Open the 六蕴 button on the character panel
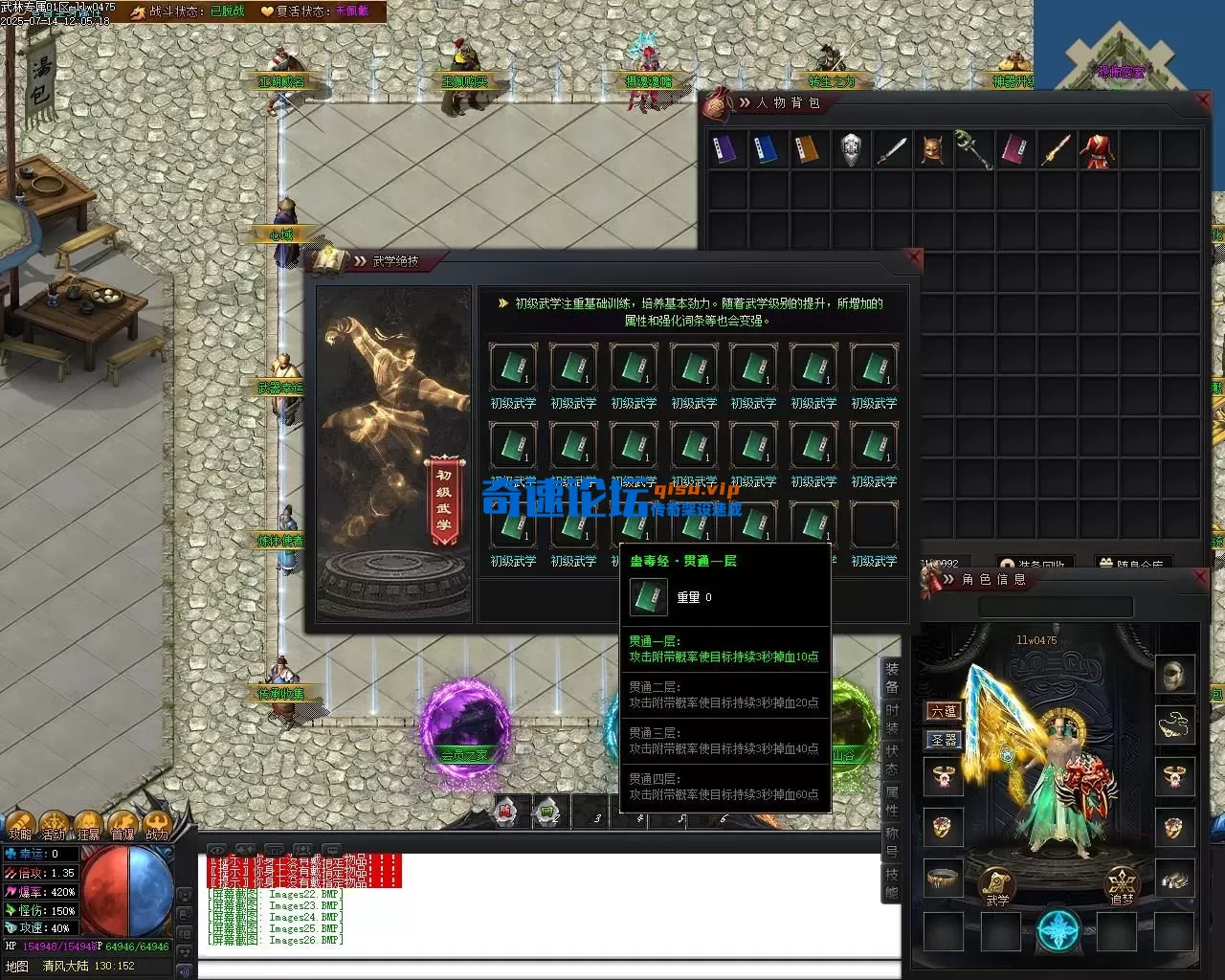 [x=944, y=711]
